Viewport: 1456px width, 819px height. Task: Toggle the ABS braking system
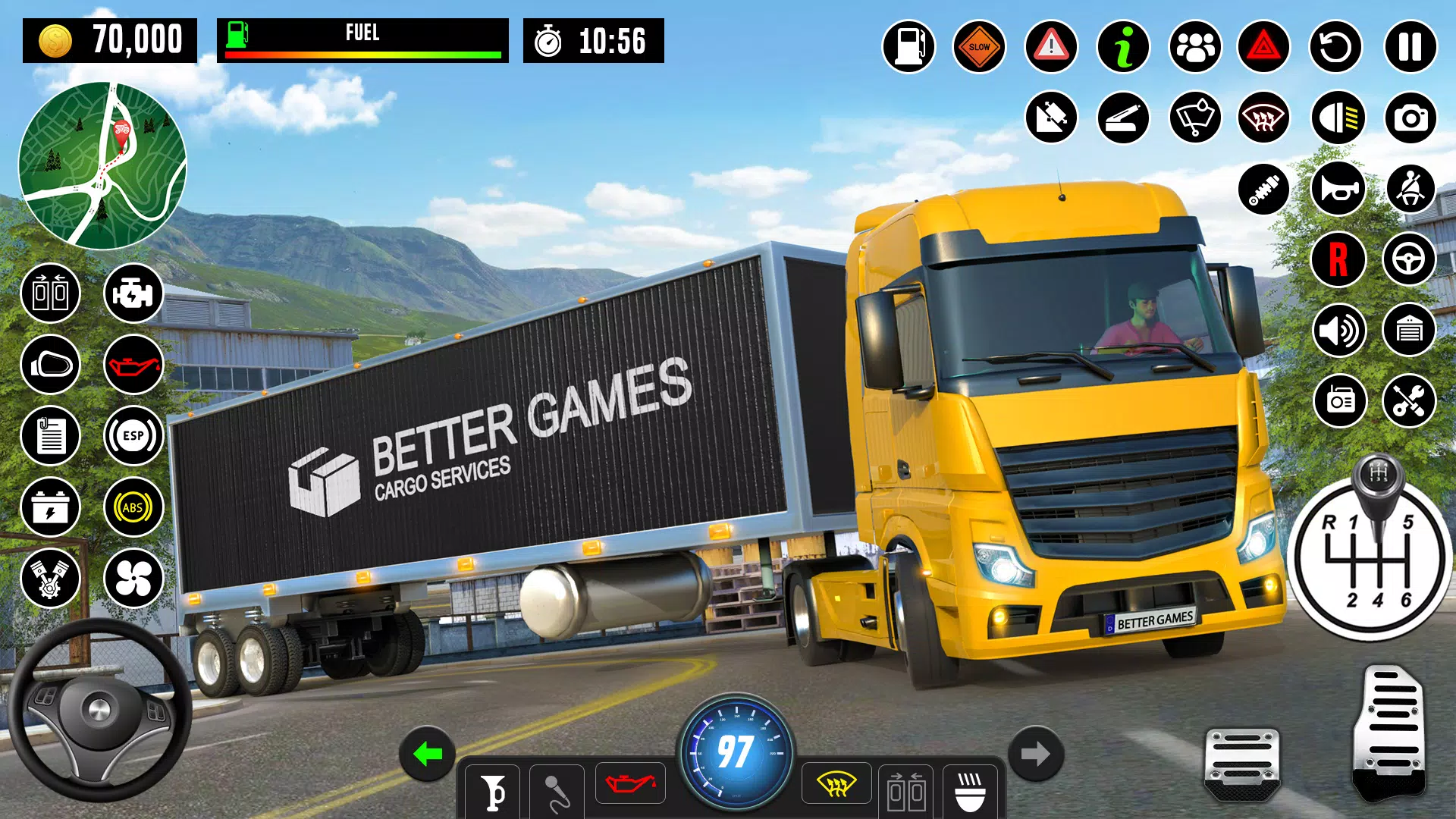click(133, 507)
